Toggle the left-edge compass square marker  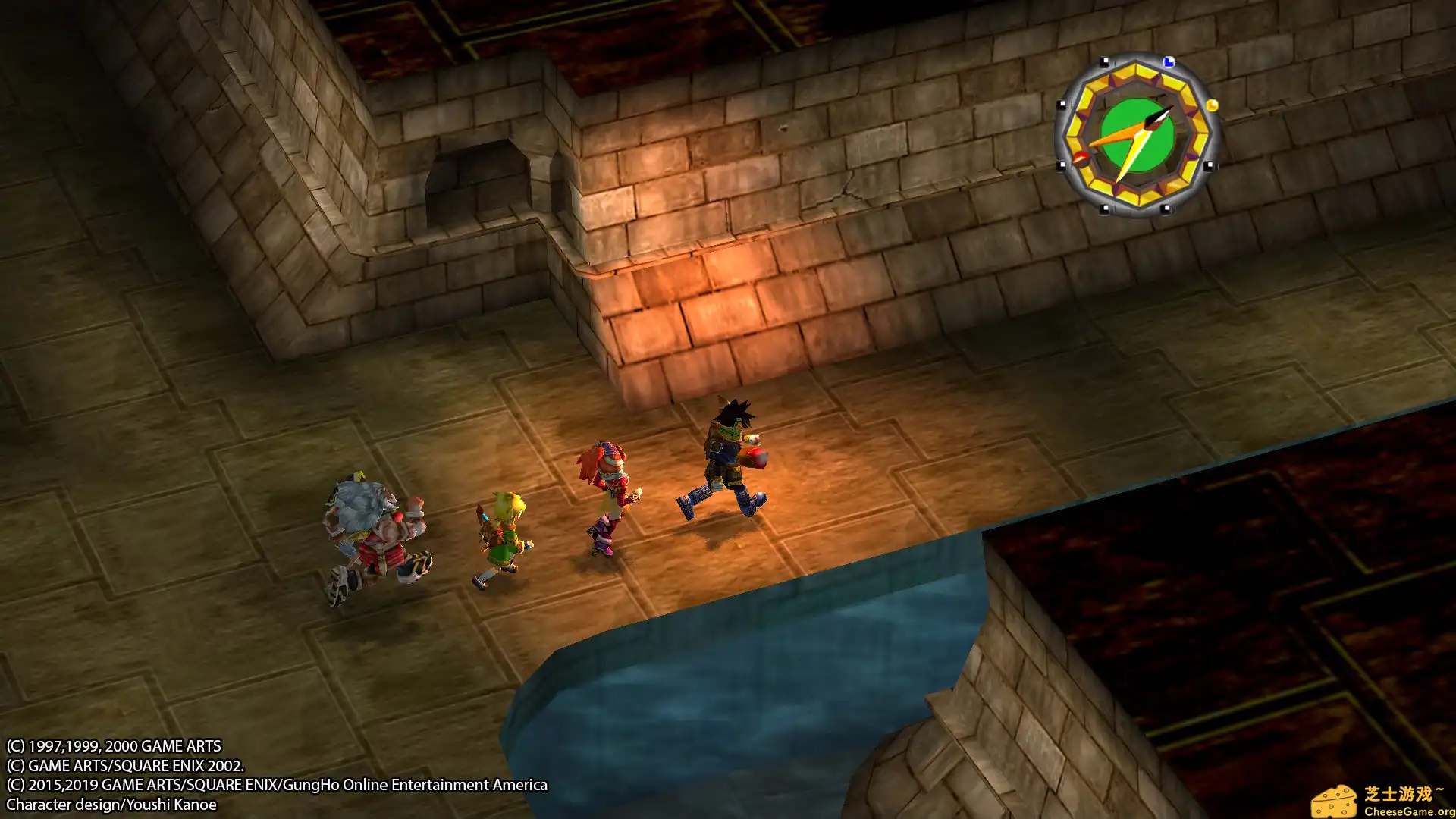1061,103
